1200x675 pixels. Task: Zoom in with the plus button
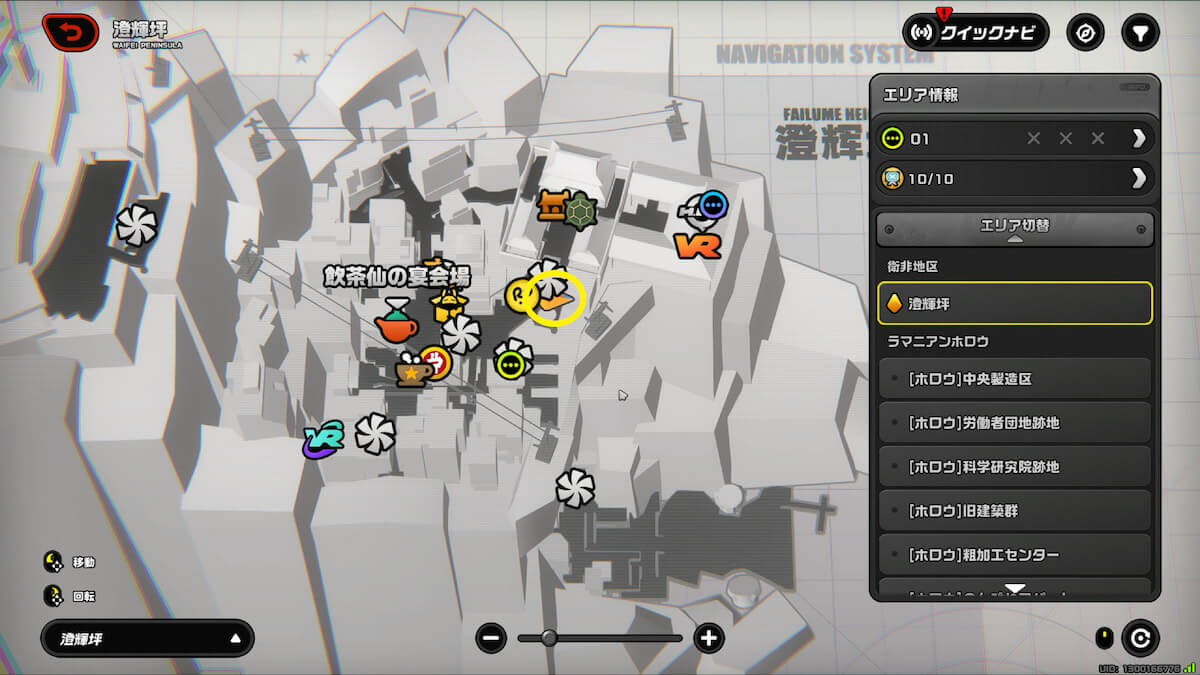[x=709, y=638]
